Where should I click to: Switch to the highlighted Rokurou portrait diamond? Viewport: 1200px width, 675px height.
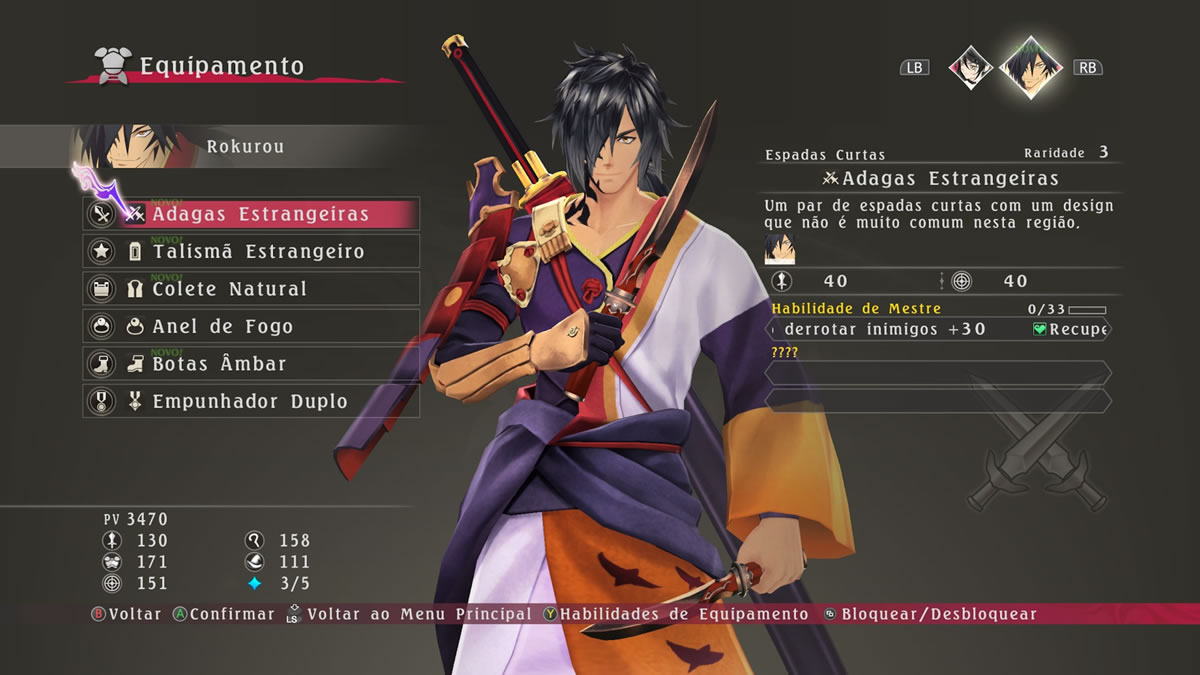click(x=1030, y=67)
